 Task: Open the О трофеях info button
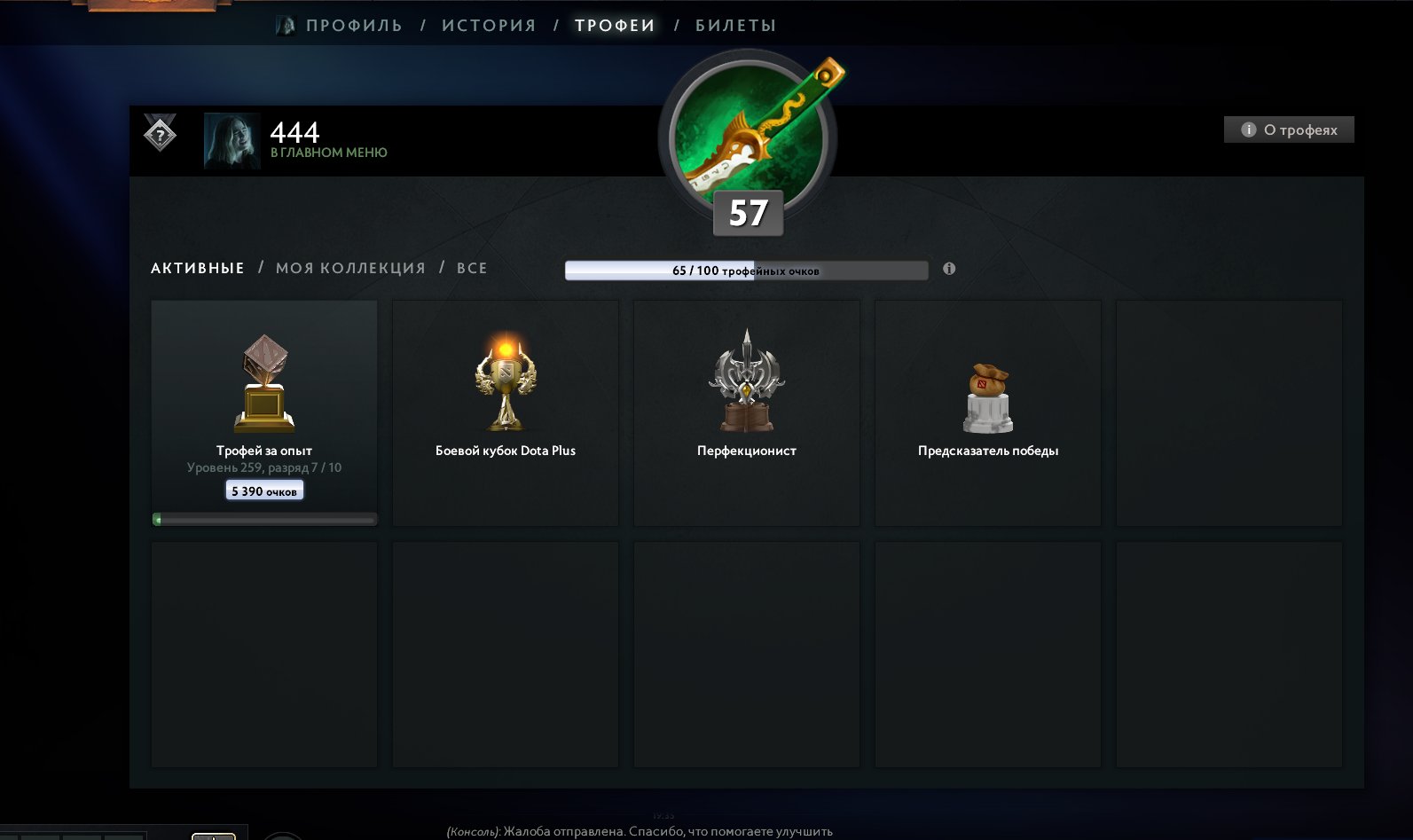(1289, 130)
